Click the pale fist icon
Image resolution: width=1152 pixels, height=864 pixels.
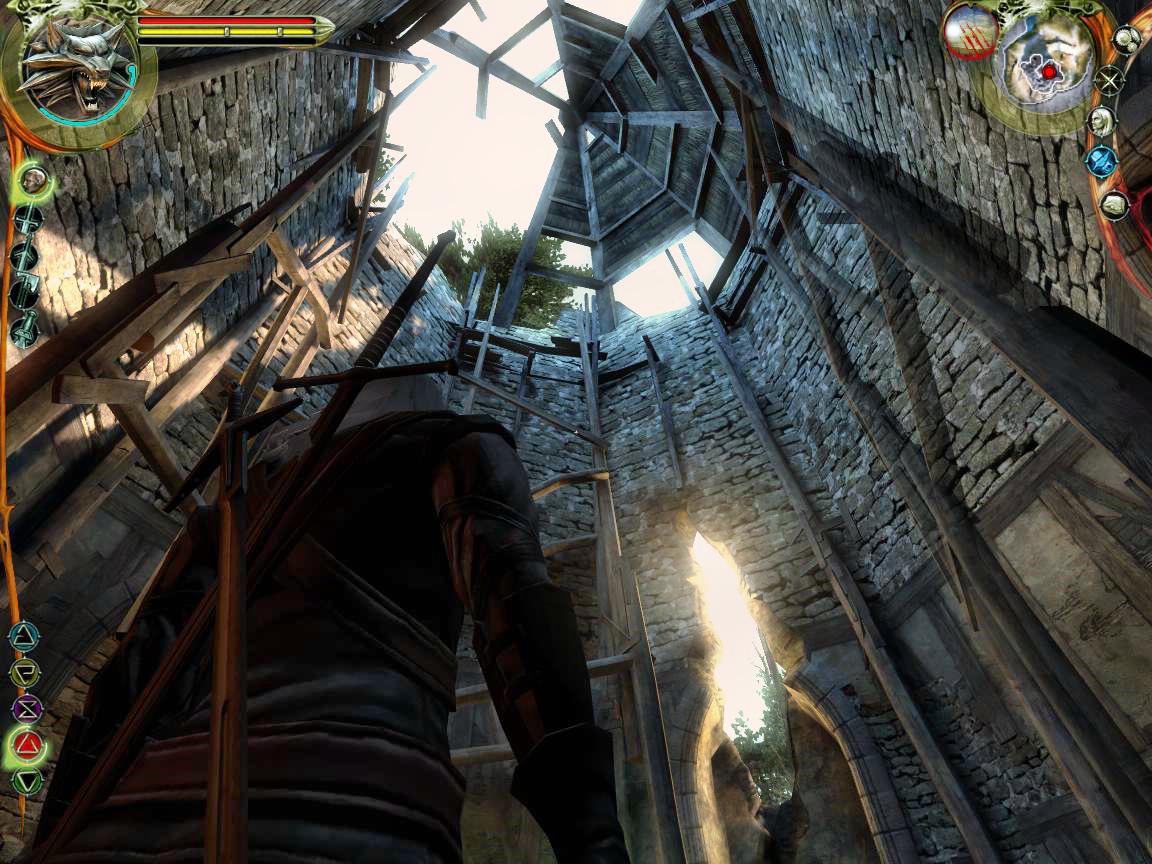coord(1115,205)
